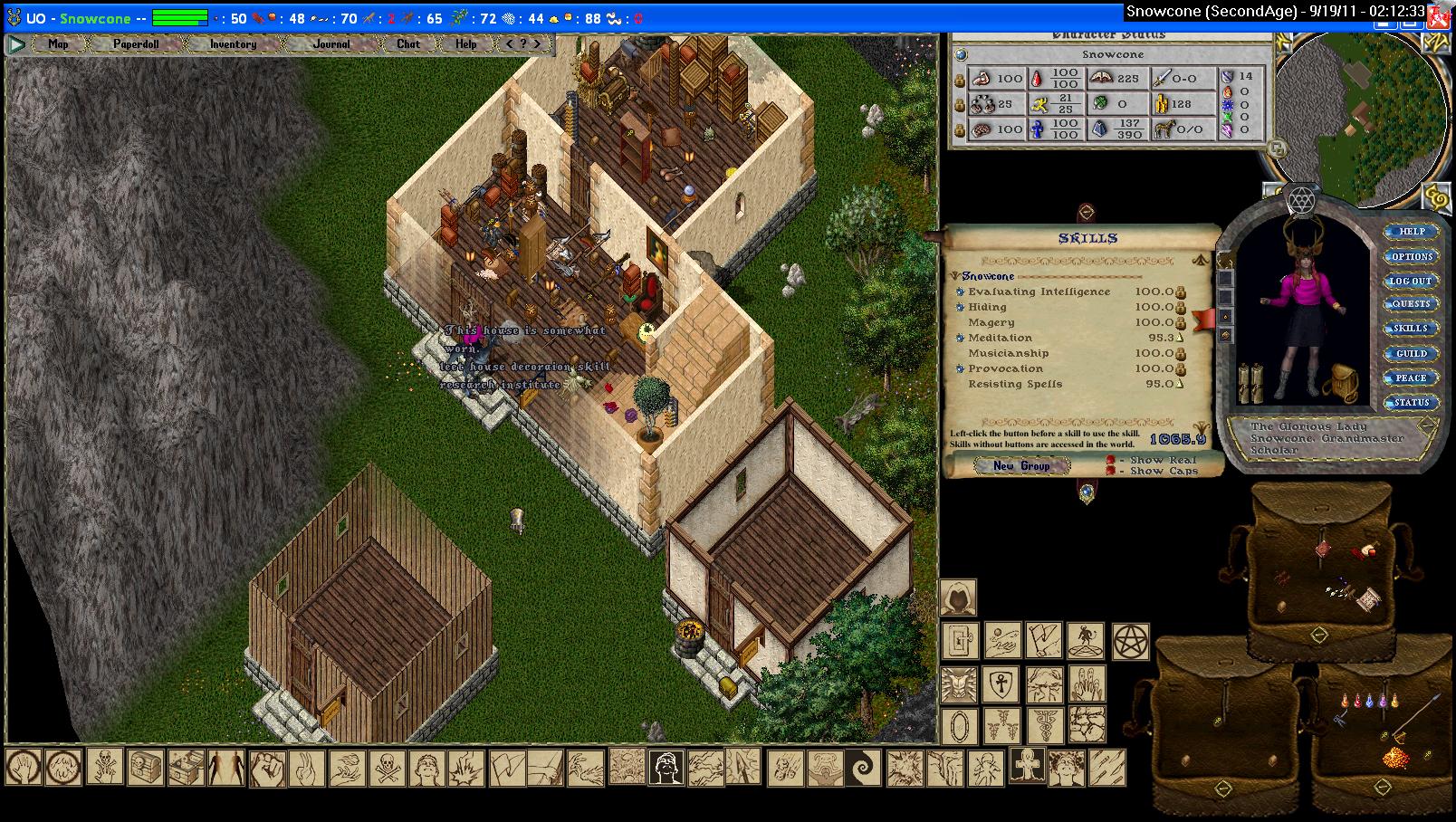Viewport: 1456px width, 822px height.
Task: Click the paperdoll HELP button
Action: pyautogui.click(x=1412, y=232)
